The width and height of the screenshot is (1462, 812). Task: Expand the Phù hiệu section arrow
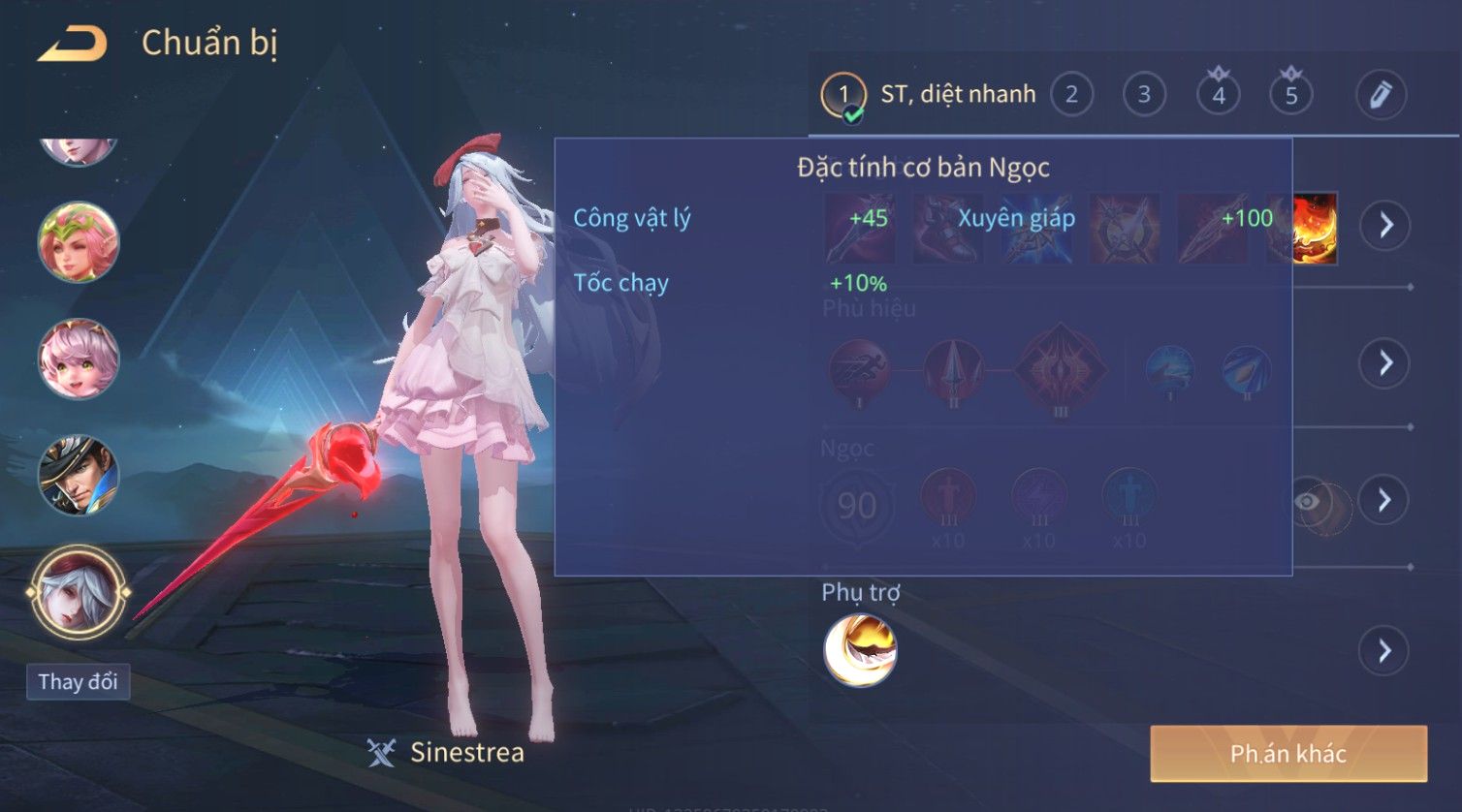coord(1384,363)
